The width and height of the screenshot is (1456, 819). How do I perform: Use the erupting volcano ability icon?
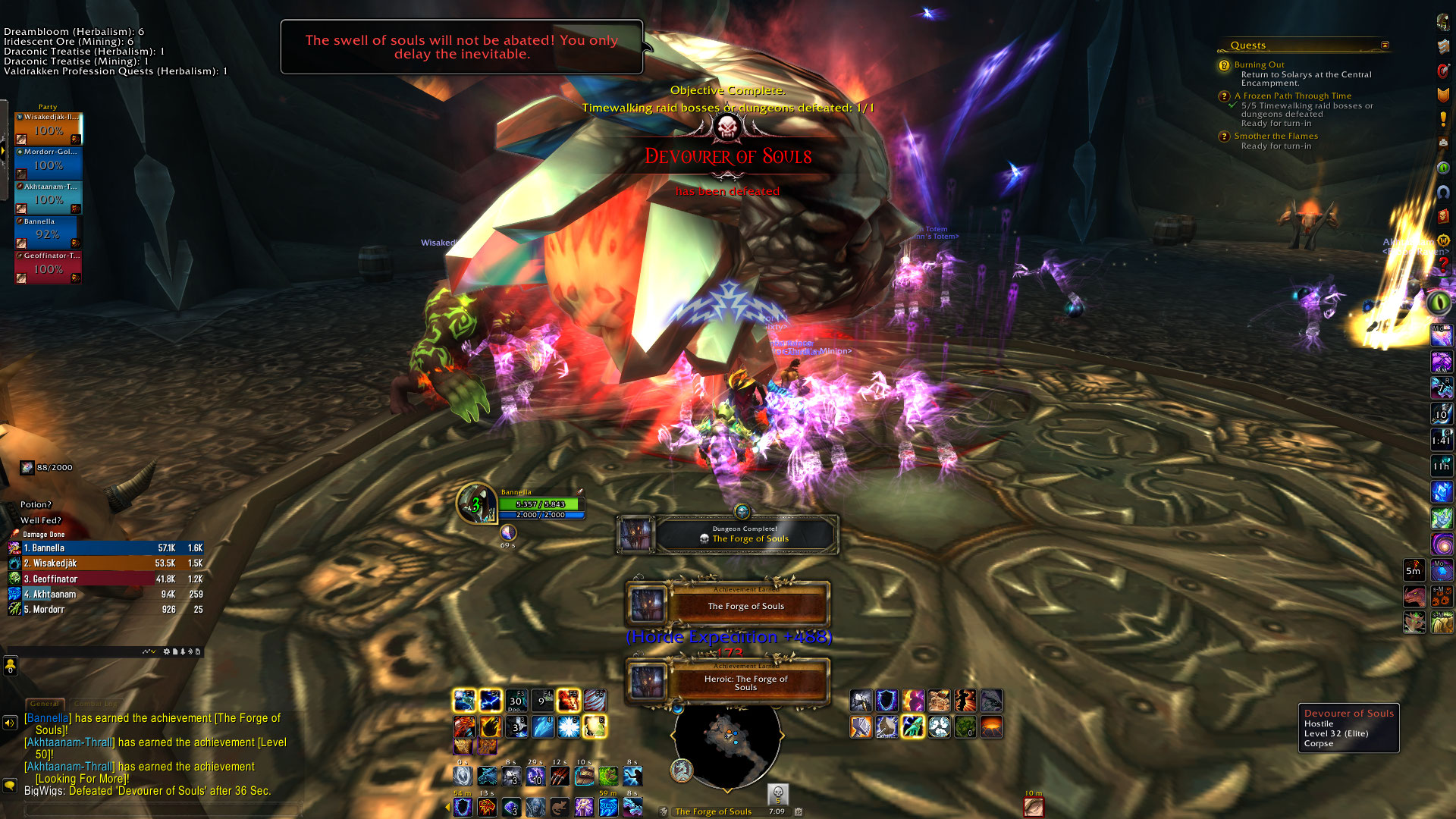click(991, 727)
